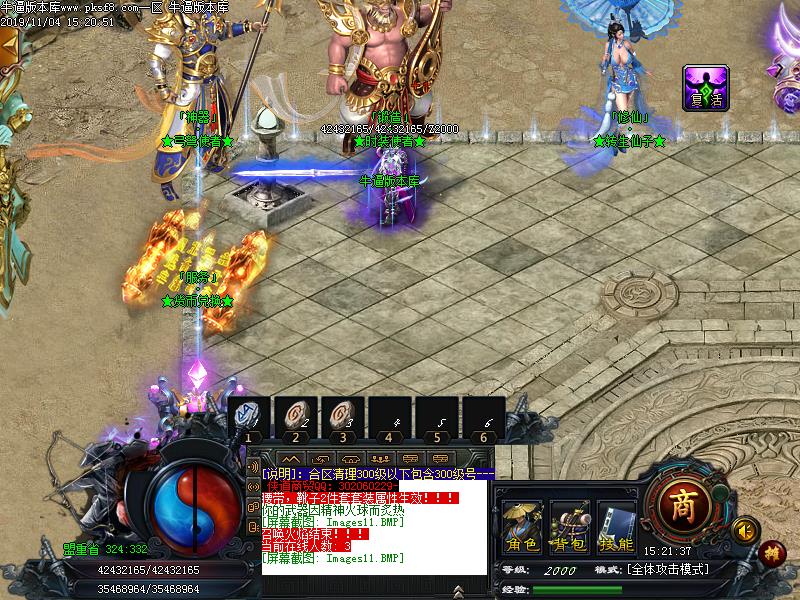Viewport: 800px width, 600px height.
Task: Use the rune stone in hotbar slot 3
Action: click(343, 418)
